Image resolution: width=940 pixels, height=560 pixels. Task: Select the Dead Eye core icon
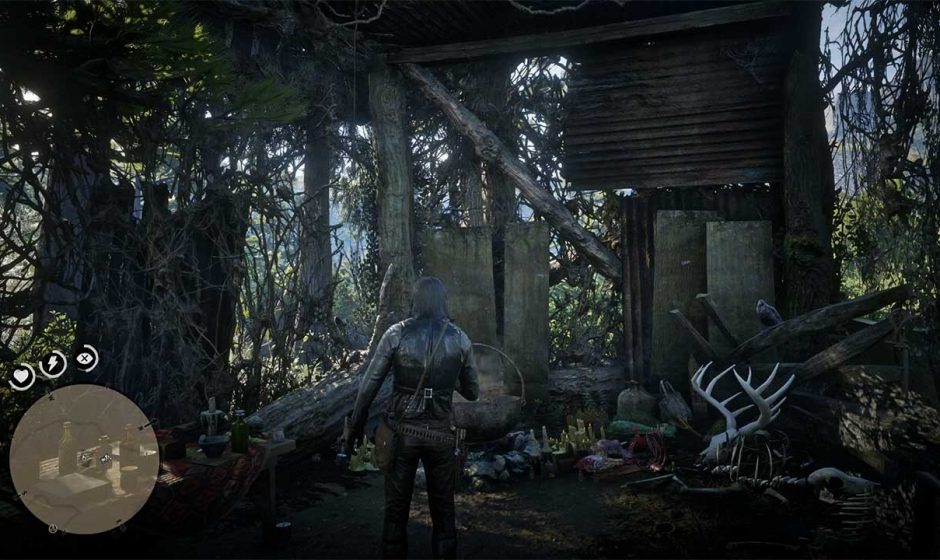coord(87,357)
